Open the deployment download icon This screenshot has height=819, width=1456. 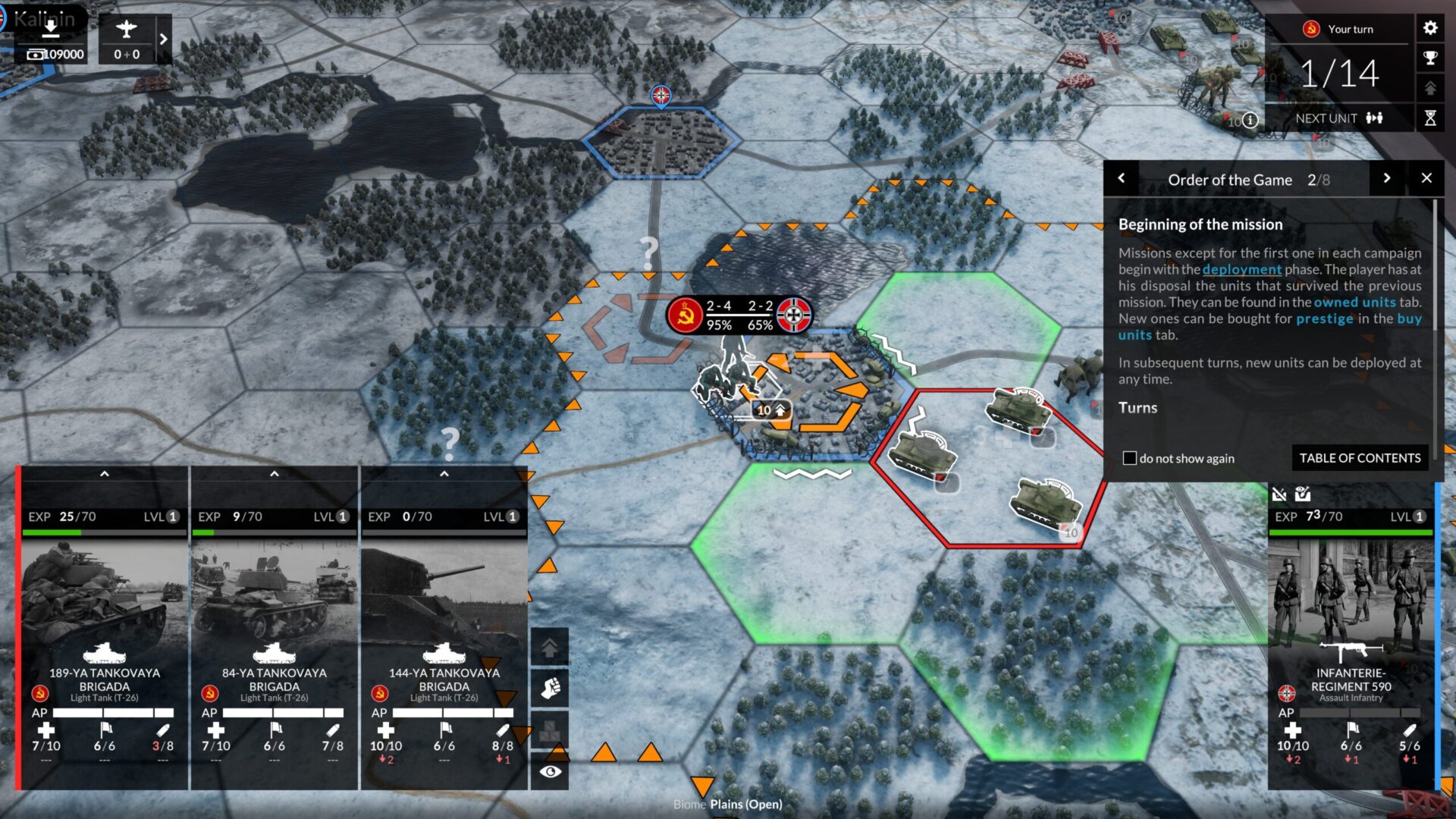(x=50, y=29)
